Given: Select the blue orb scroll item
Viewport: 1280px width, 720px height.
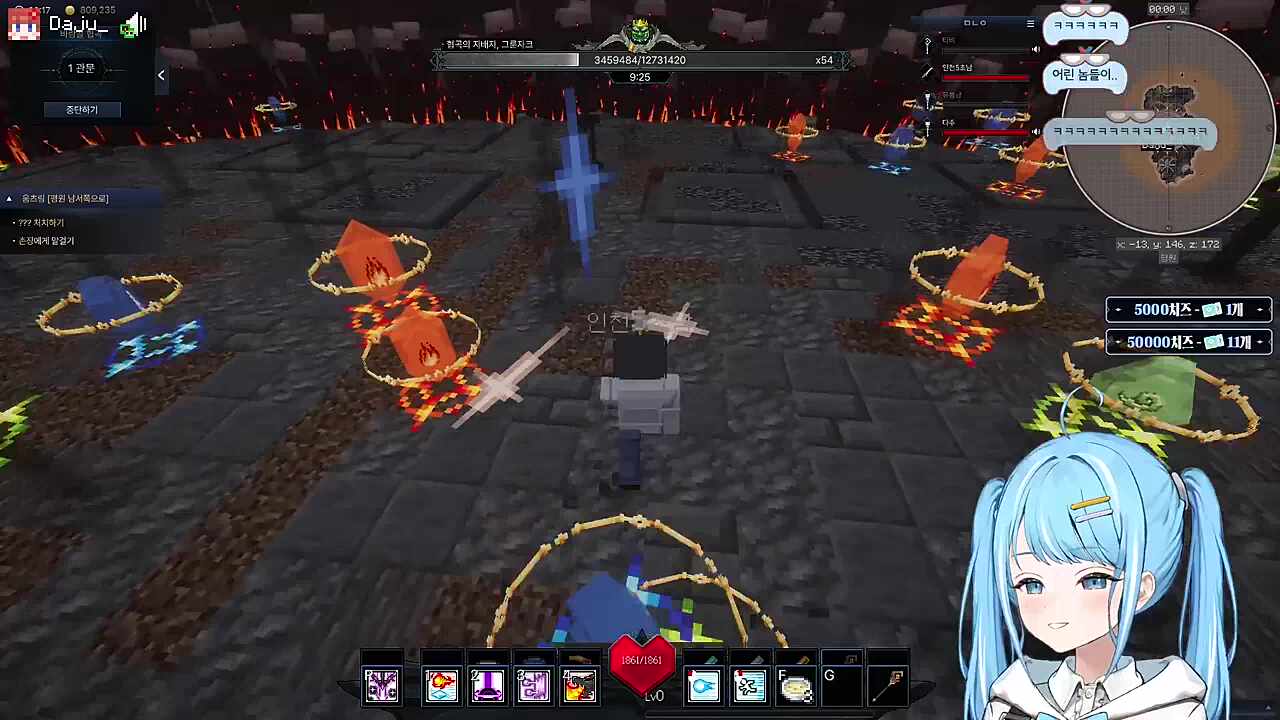Looking at the screenshot, I should click(703, 685).
